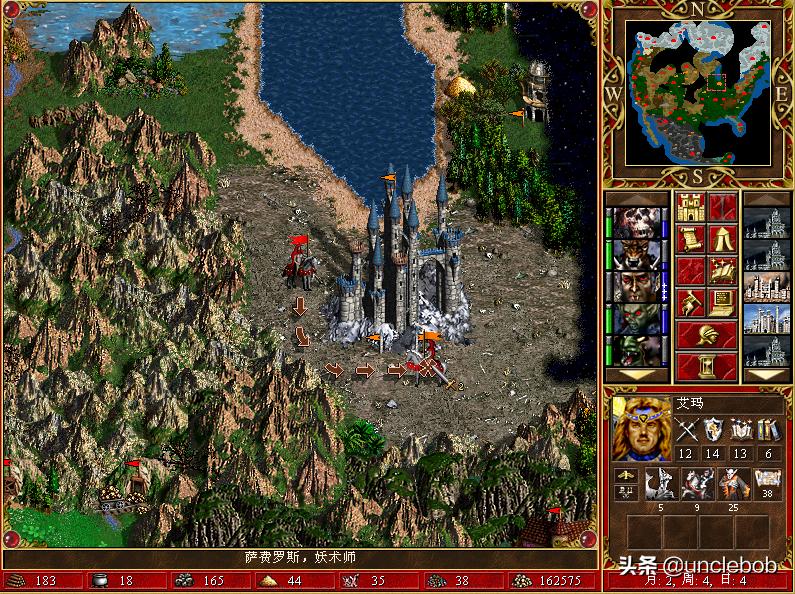This screenshot has width=795, height=594.
Task: Select the brown-sky town in the town list
Action: click(767, 286)
